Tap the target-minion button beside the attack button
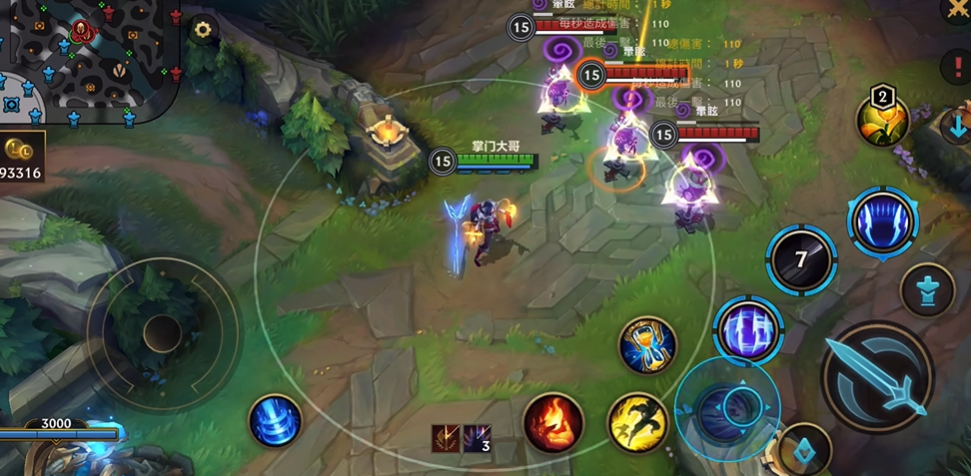The image size is (971, 476). [927, 290]
